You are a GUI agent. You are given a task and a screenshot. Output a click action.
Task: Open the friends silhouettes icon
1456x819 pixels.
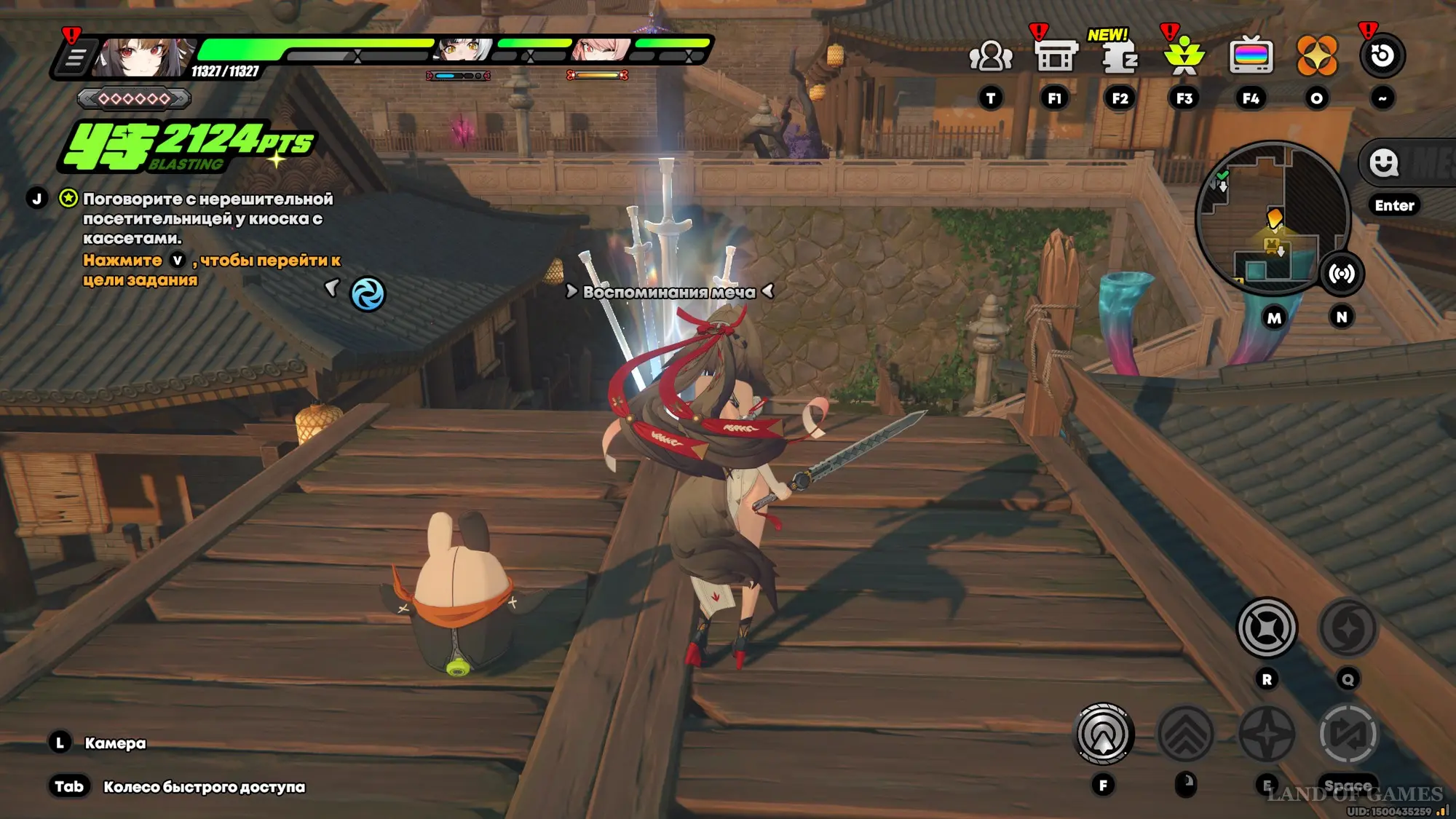(x=990, y=56)
